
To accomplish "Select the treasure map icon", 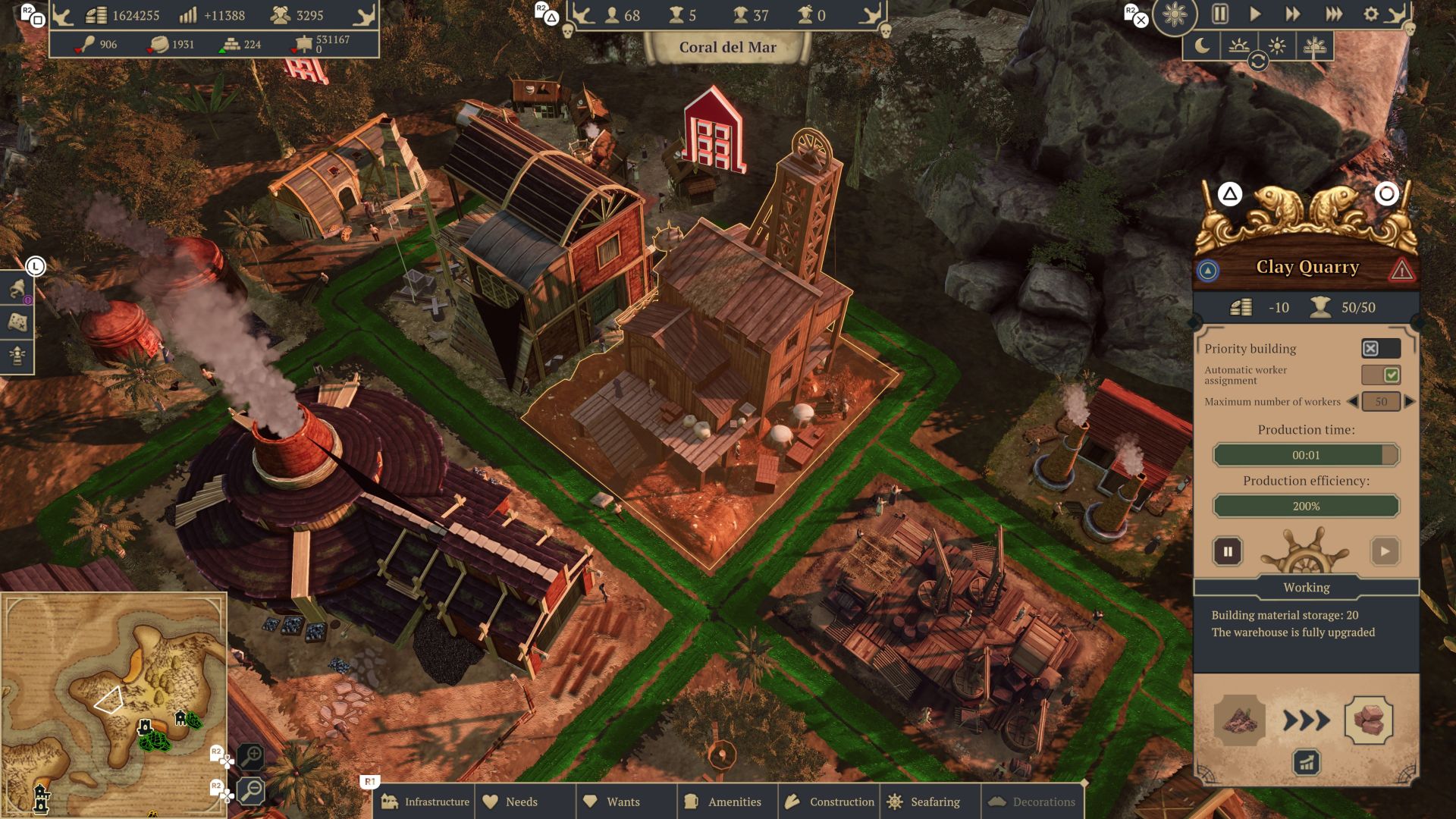I will (x=17, y=322).
